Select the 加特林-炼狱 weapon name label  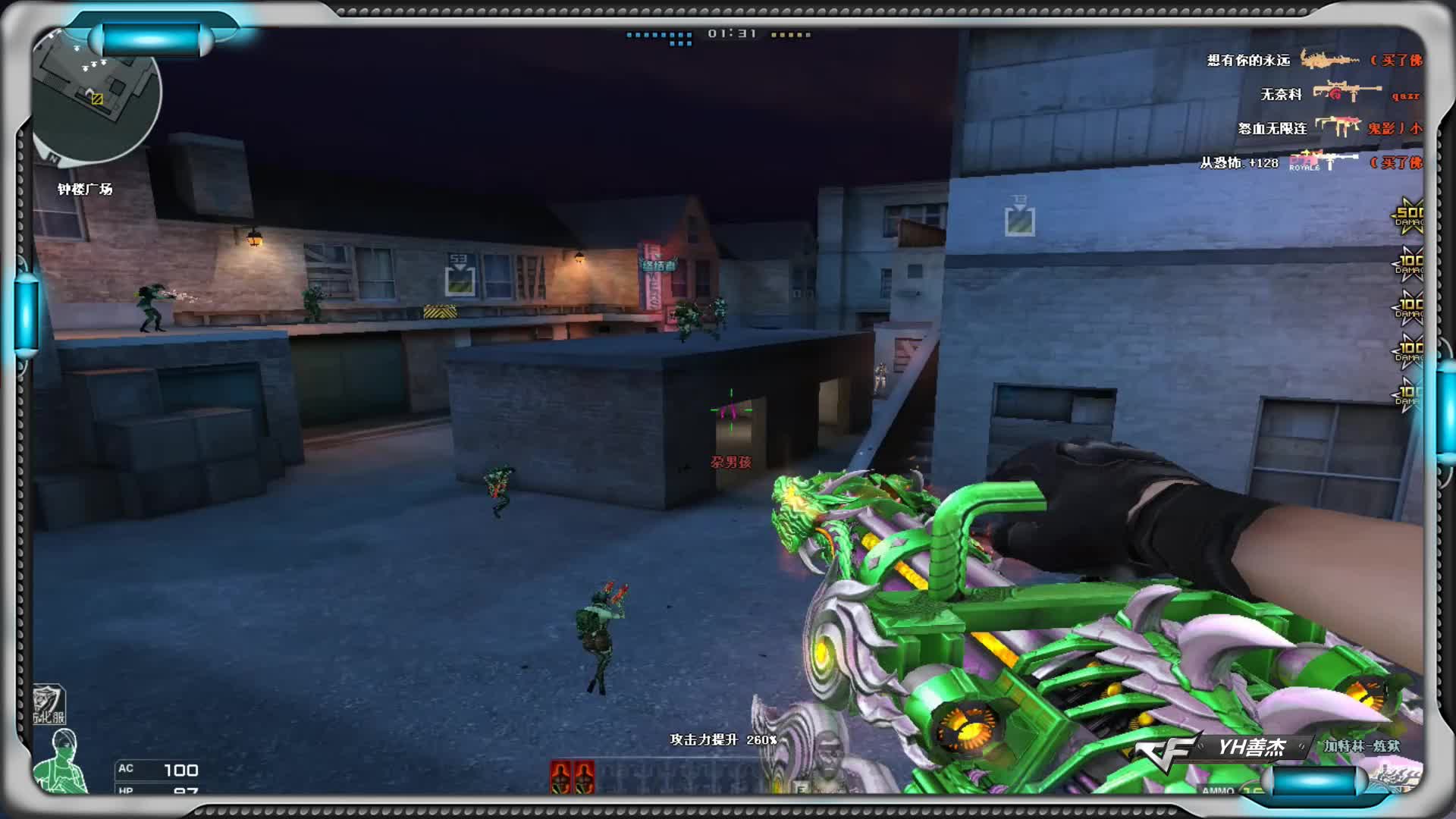1362,746
